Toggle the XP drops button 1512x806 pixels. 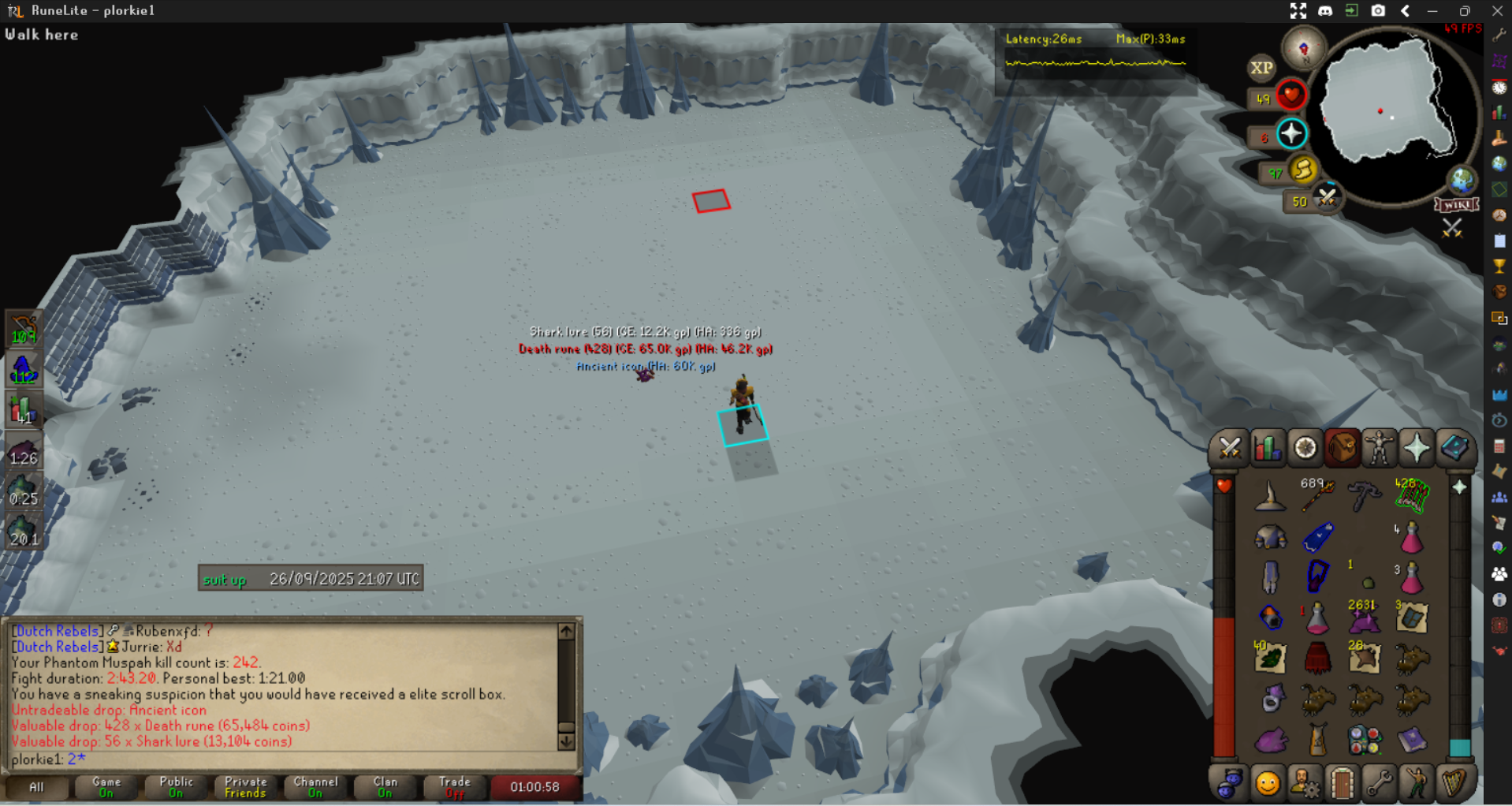click(1261, 68)
